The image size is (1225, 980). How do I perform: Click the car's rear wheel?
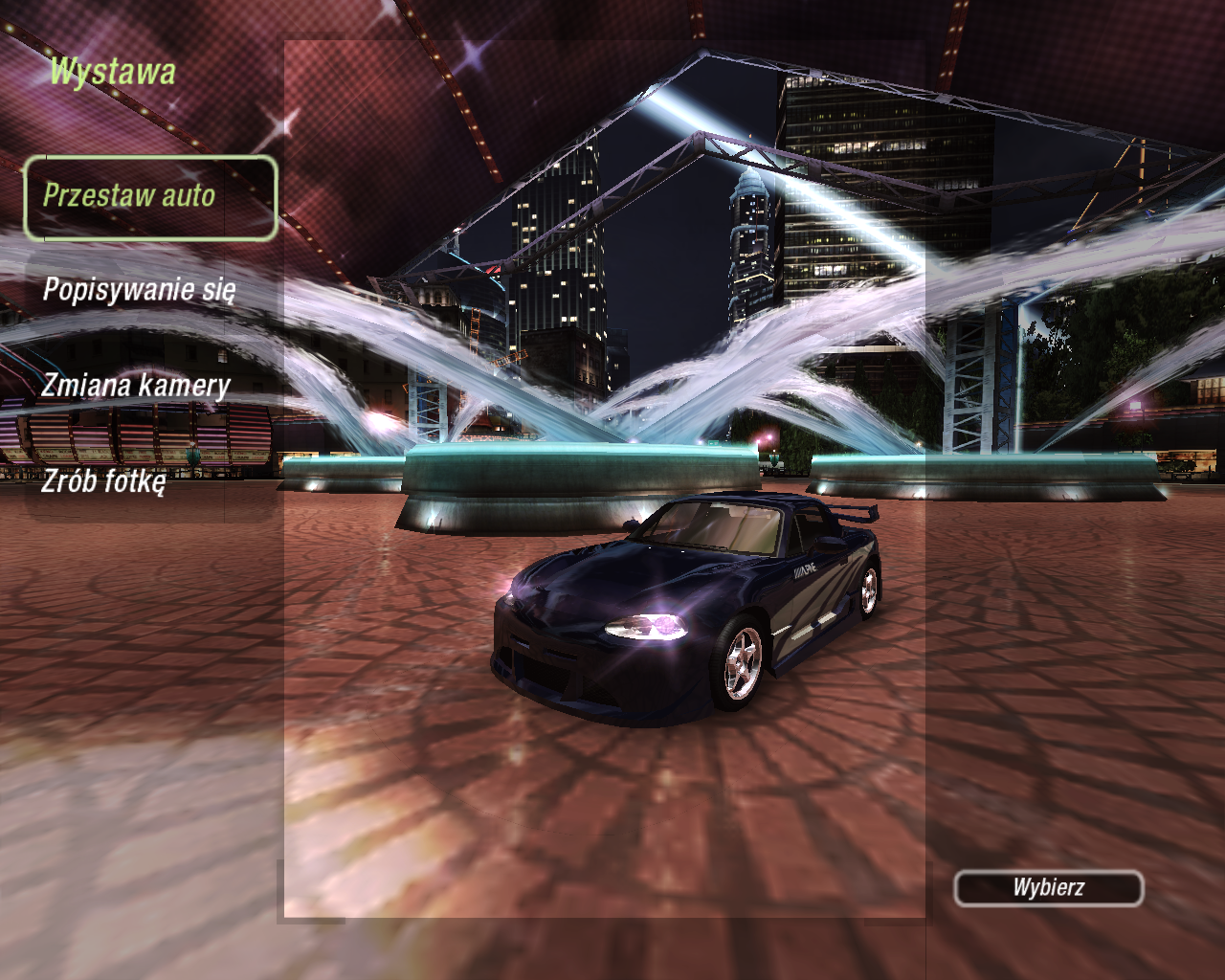point(872,590)
